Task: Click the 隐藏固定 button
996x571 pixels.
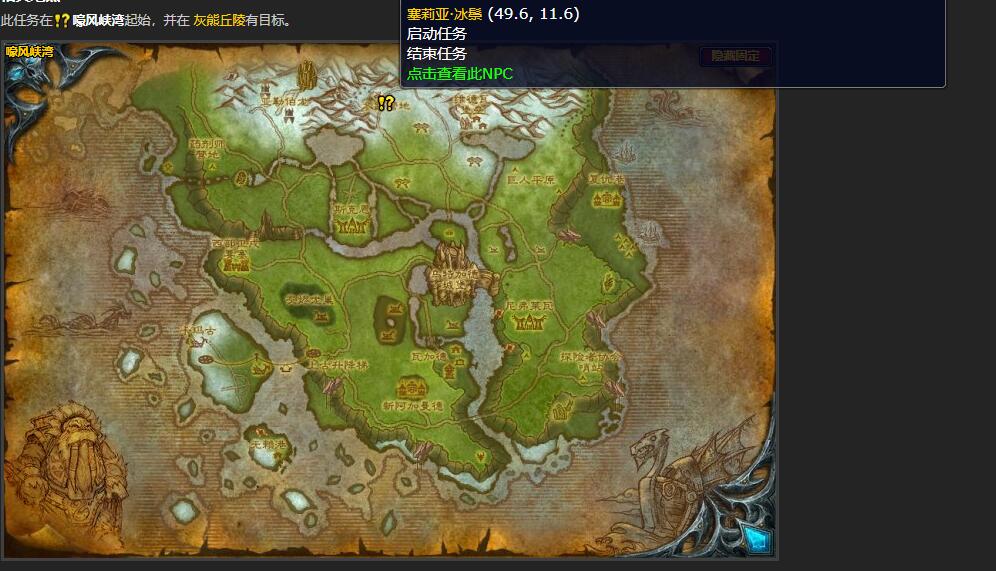Action: pos(736,56)
